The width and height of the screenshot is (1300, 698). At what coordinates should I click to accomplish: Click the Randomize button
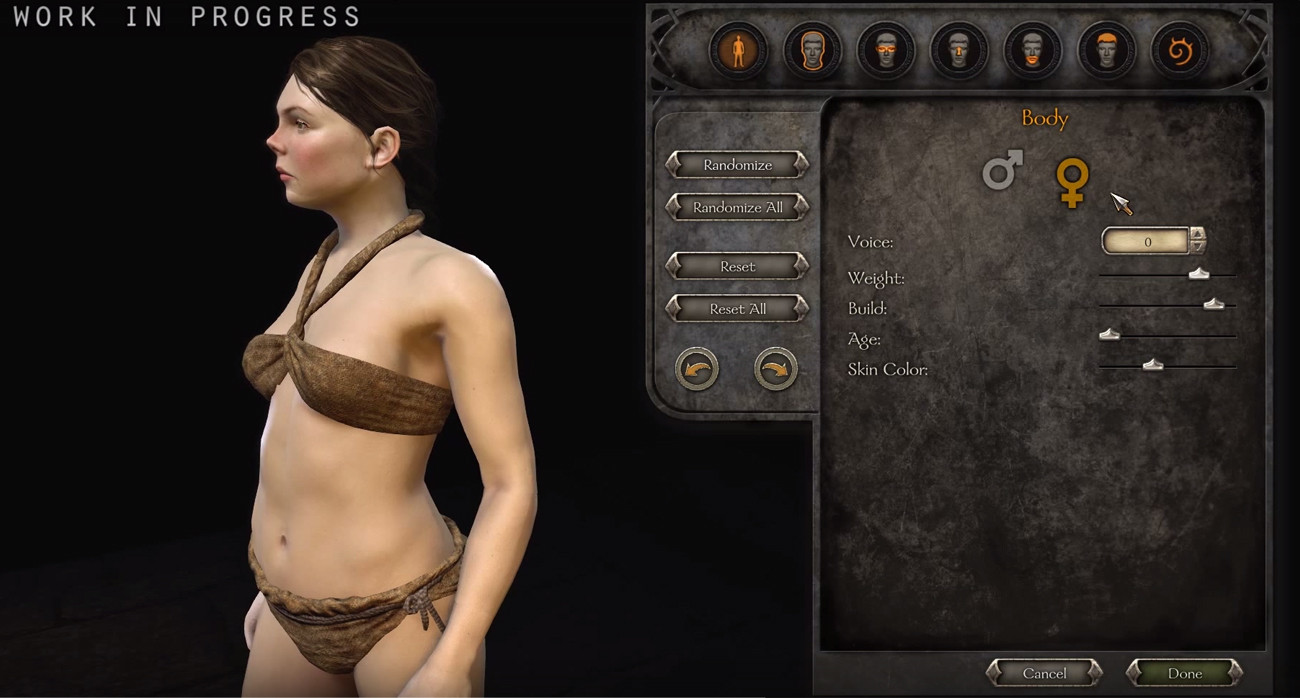(x=737, y=165)
